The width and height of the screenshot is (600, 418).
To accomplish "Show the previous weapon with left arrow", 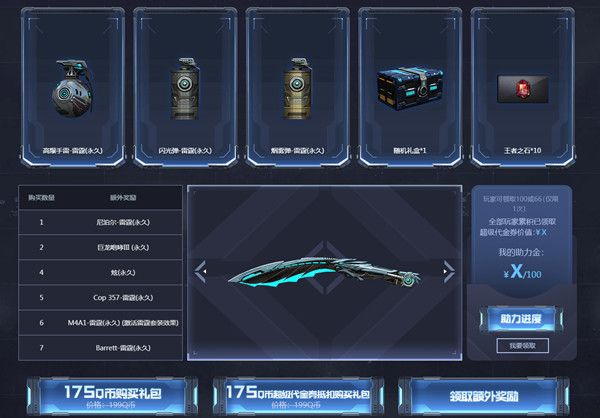I will point(200,269).
